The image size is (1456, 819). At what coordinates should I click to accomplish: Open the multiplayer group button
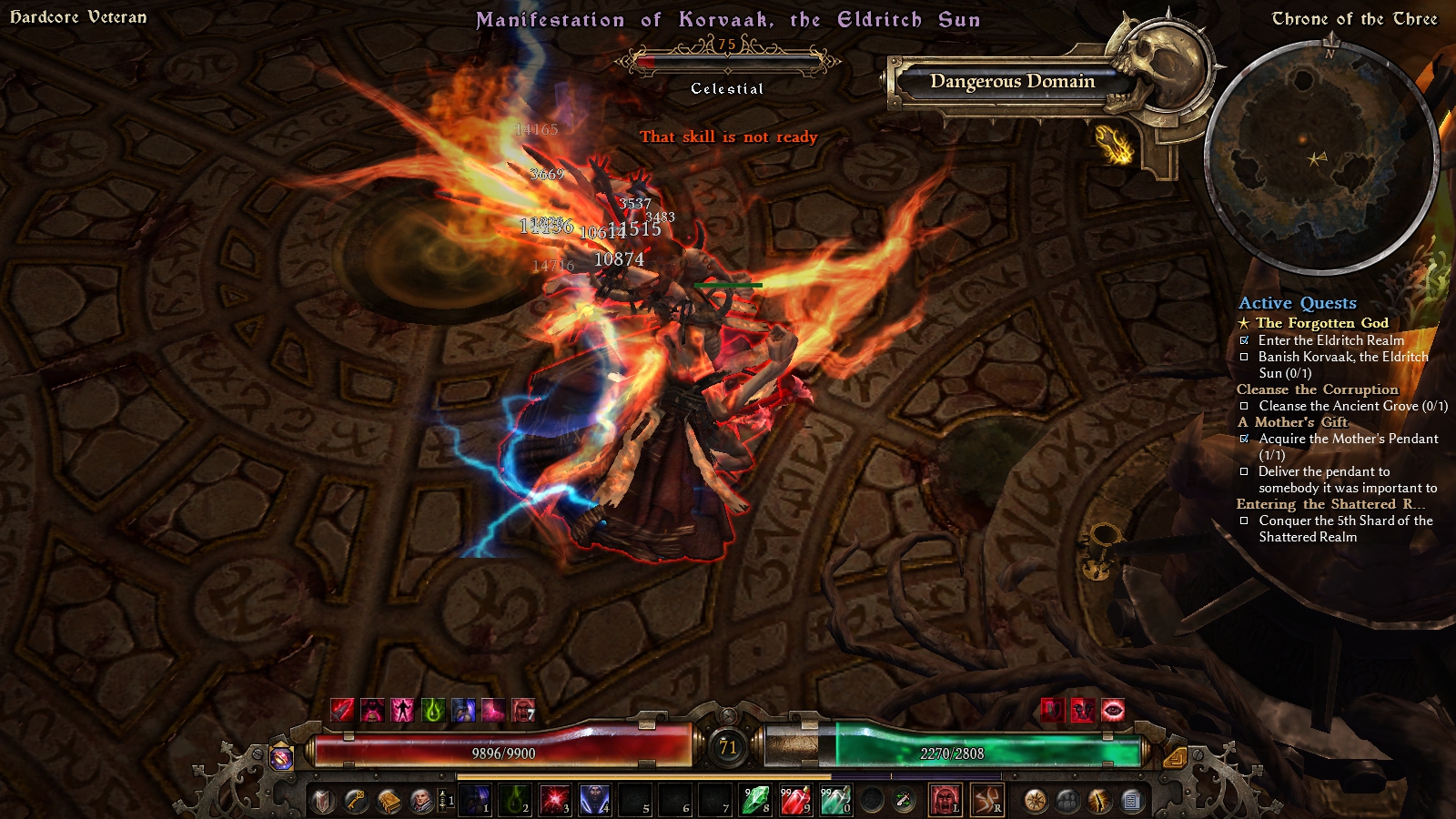coord(1067,801)
